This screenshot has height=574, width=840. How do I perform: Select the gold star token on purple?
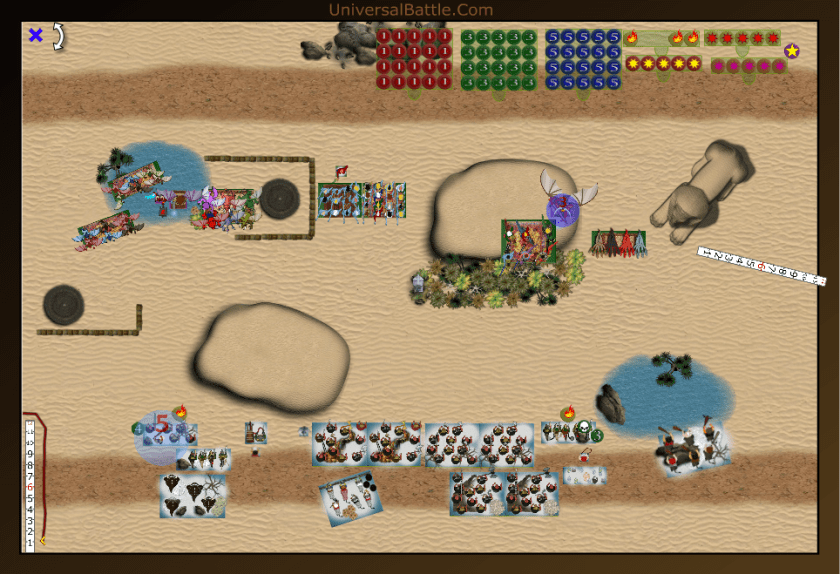pyautogui.click(x=792, y=51)
